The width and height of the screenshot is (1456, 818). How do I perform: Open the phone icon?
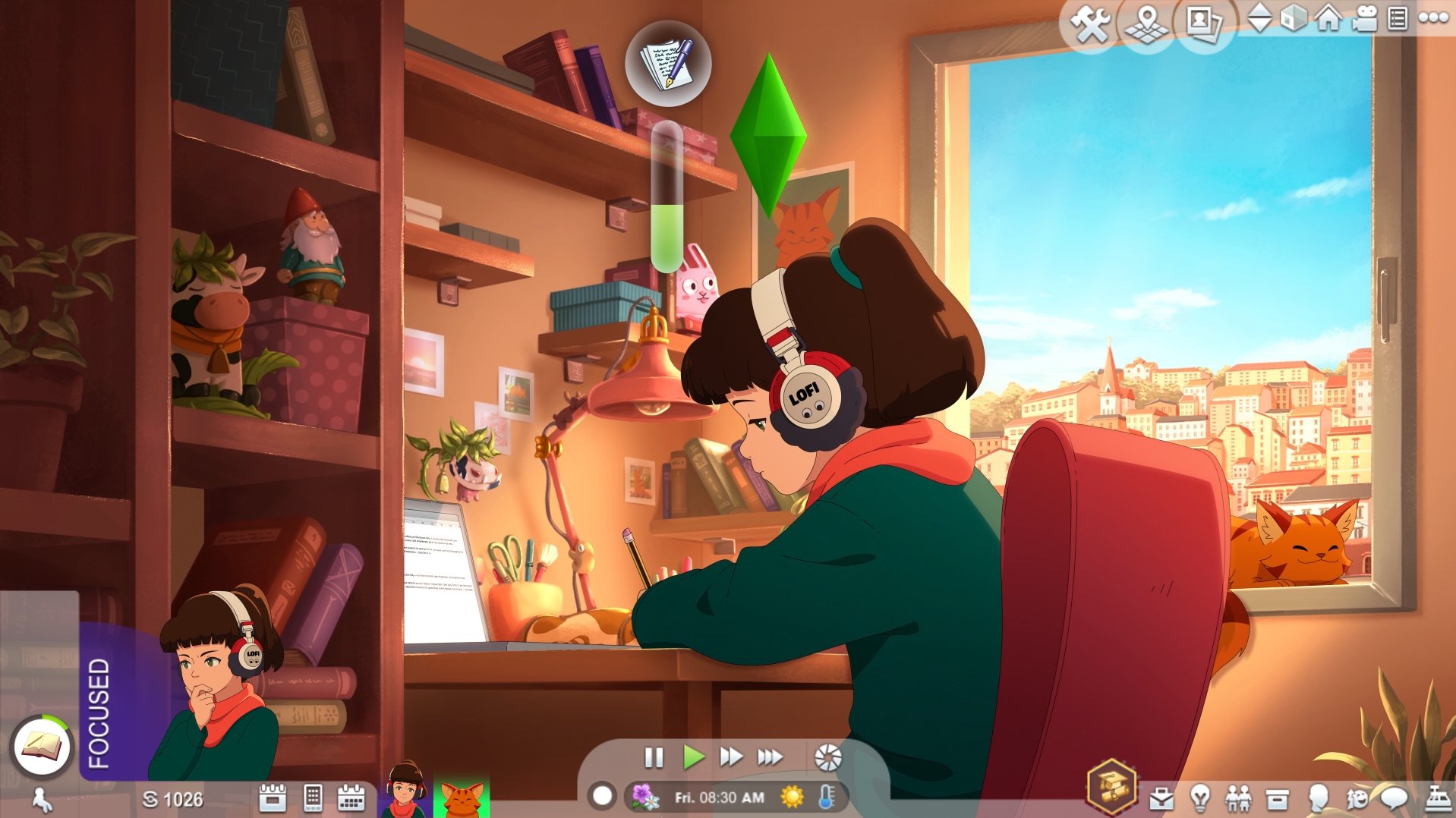click(x=312, y=798)
